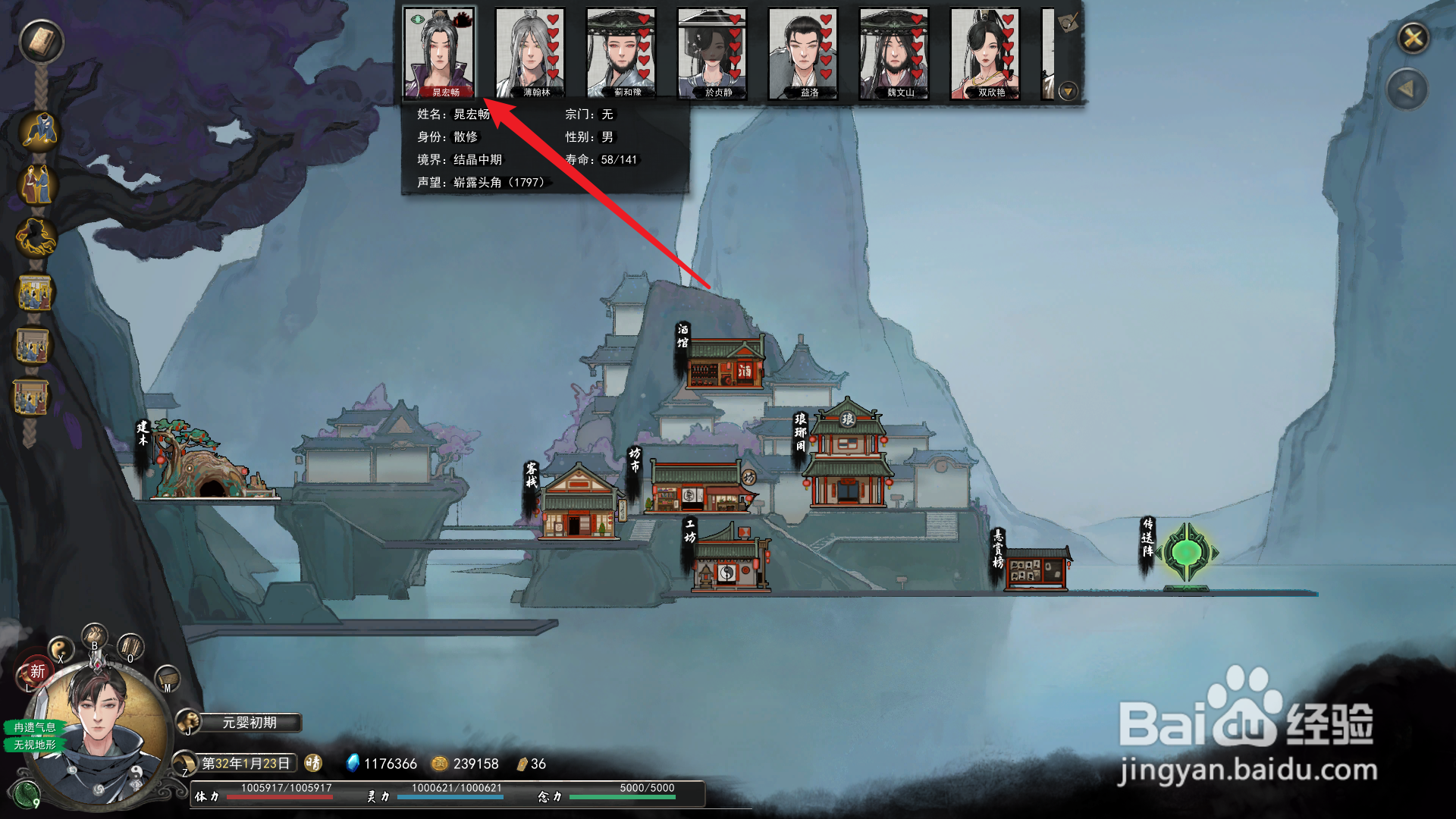The height and width of the screenshot is (819, 1456).
Task: Visit the 建木 tree building
Action: pyautogui.click(x=205, y=464)
